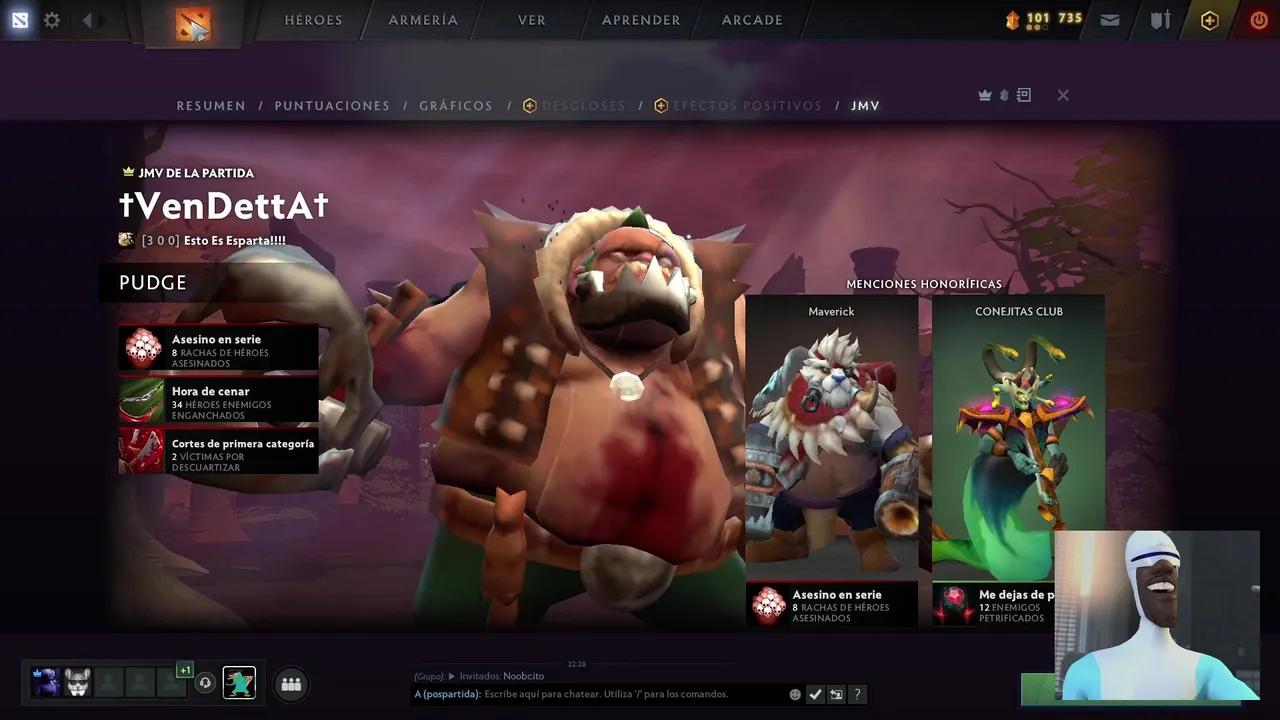Open the party members panel via circle icon
The height and width of the screenshot is (720, 1280).
289,684
